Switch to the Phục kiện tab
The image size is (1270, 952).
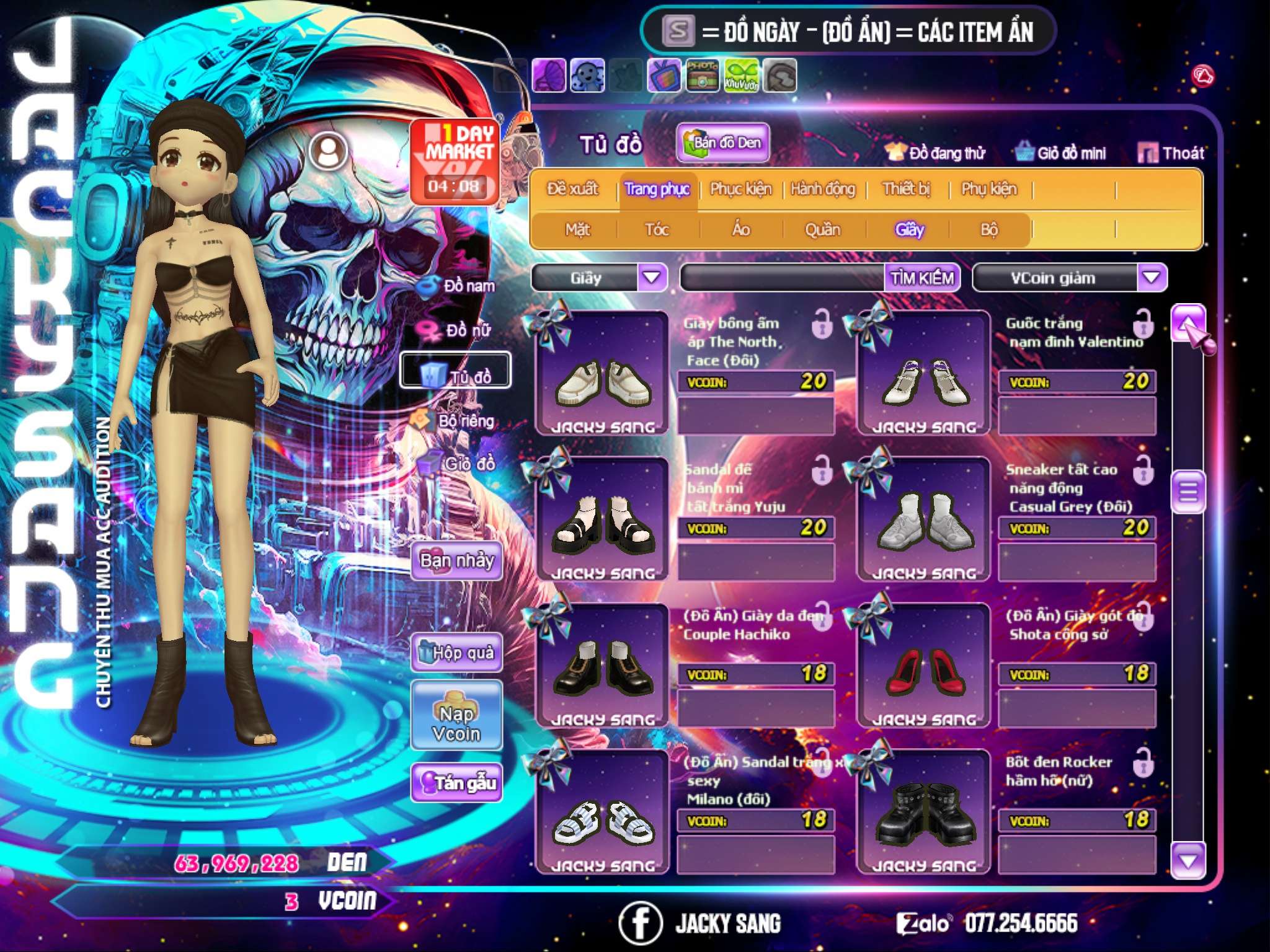coord(740,189)
